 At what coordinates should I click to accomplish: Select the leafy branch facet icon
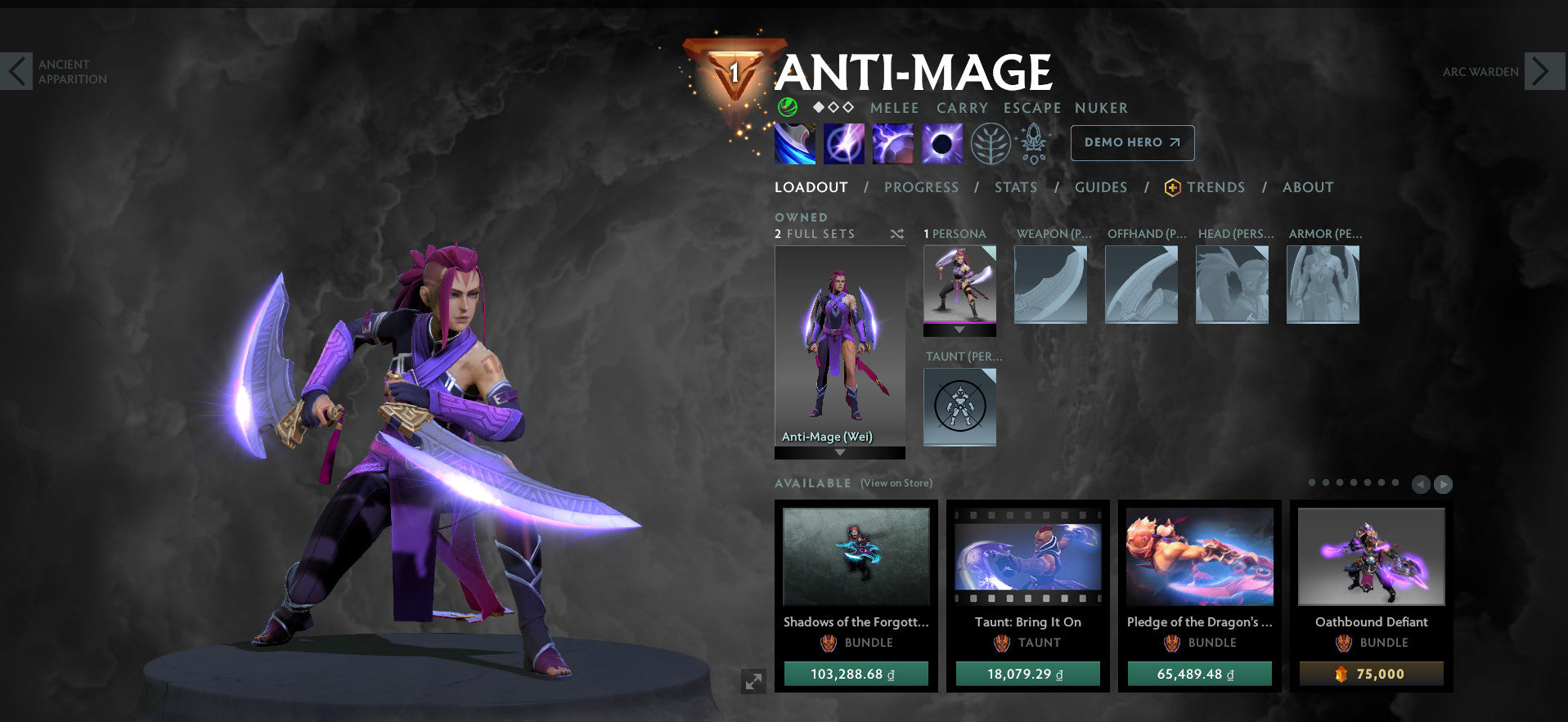click(x=992, y=143)
